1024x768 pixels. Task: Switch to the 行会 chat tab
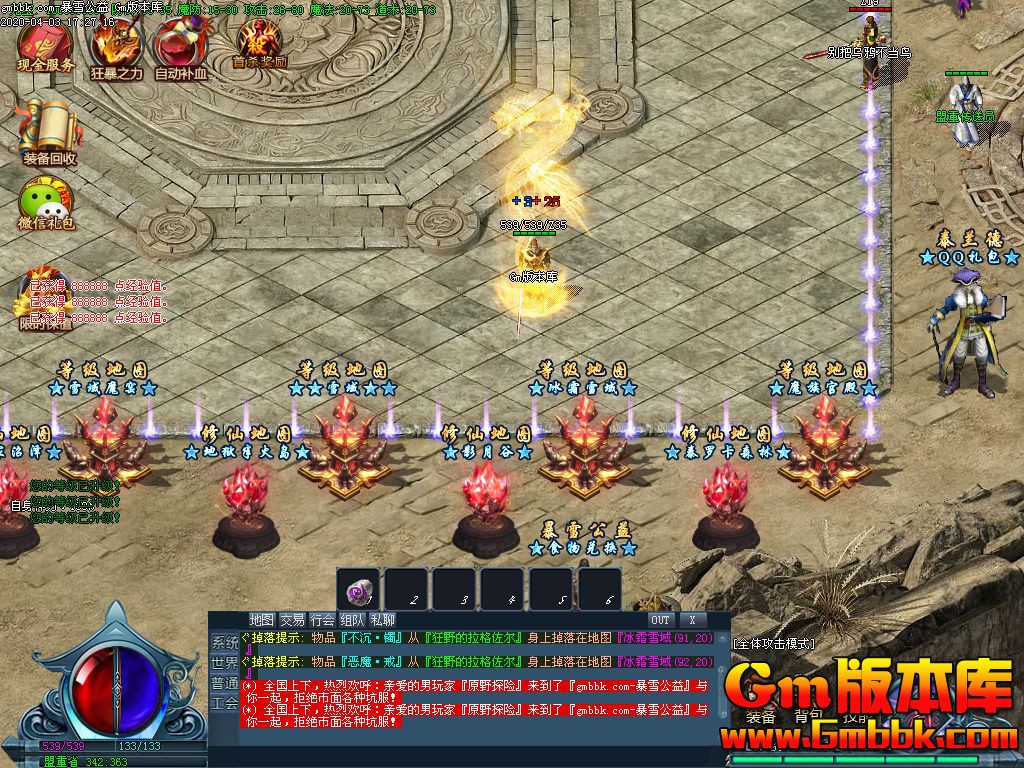[x=322, y=620]
